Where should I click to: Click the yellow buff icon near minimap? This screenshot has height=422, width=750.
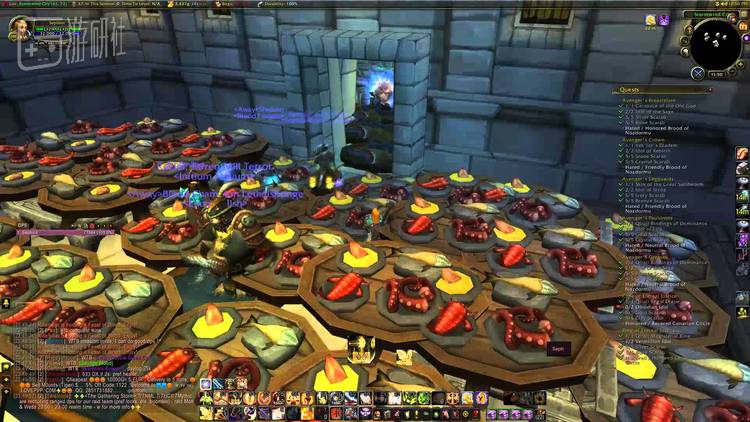(651, 20)
